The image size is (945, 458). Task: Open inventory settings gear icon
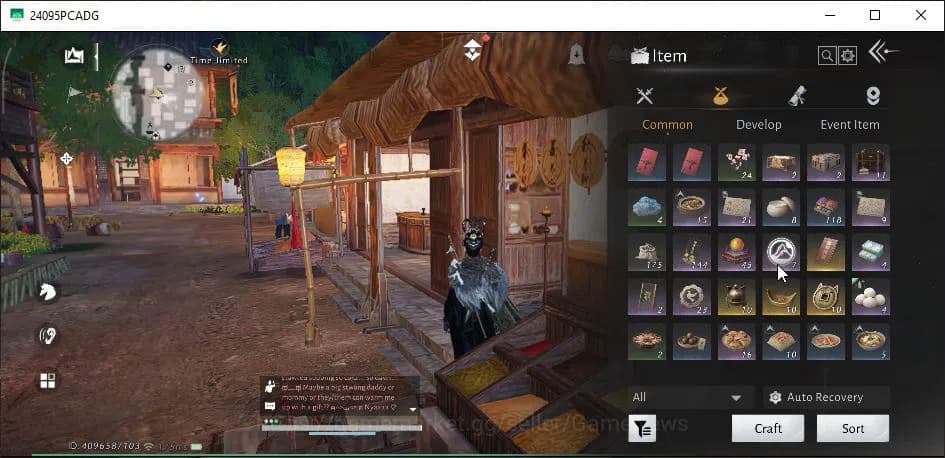point(848,56)
